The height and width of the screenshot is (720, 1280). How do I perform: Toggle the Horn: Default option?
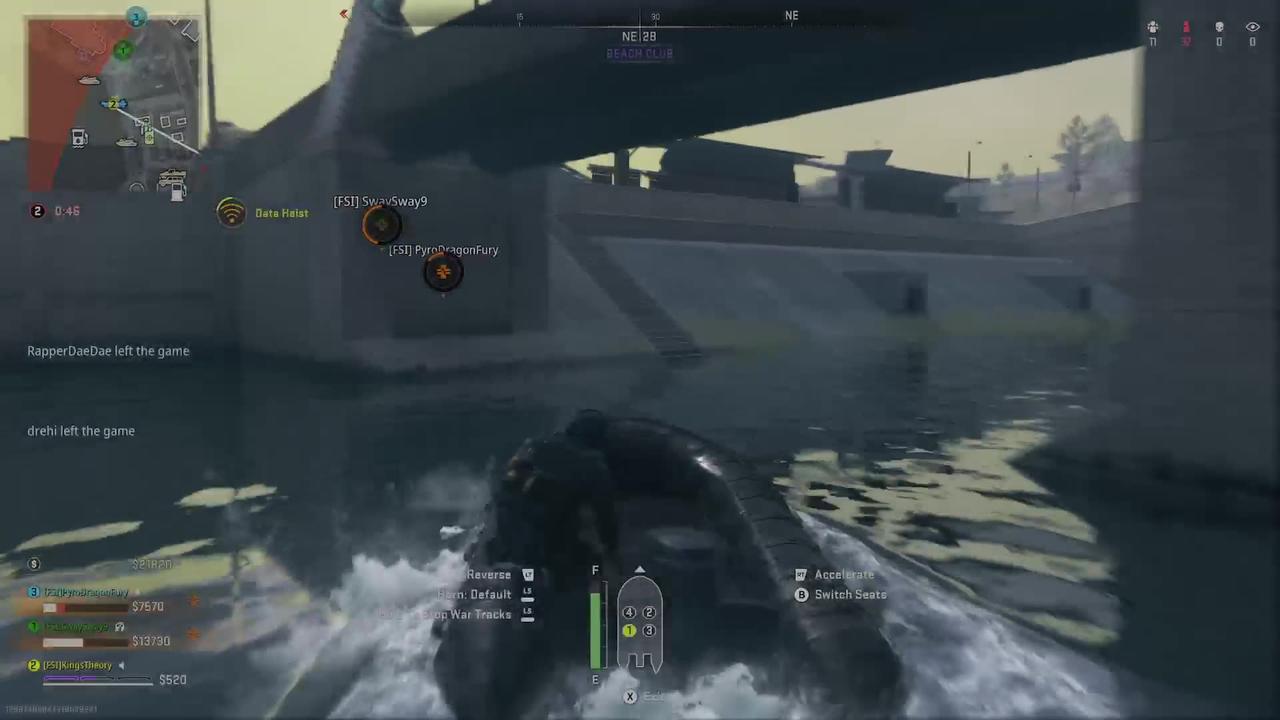[474, 594]
